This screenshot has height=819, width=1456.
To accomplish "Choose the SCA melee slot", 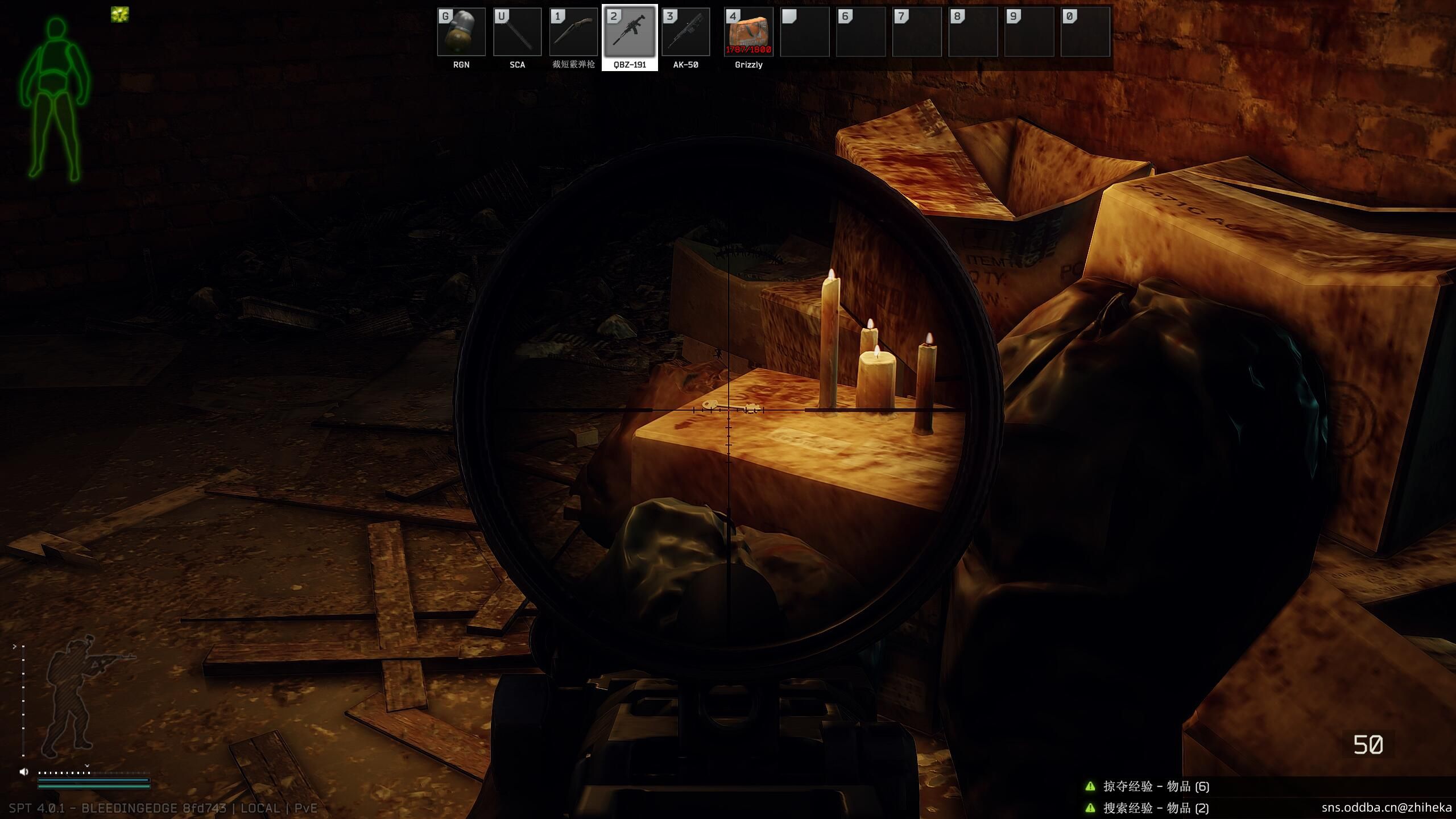I will point(517,32).
